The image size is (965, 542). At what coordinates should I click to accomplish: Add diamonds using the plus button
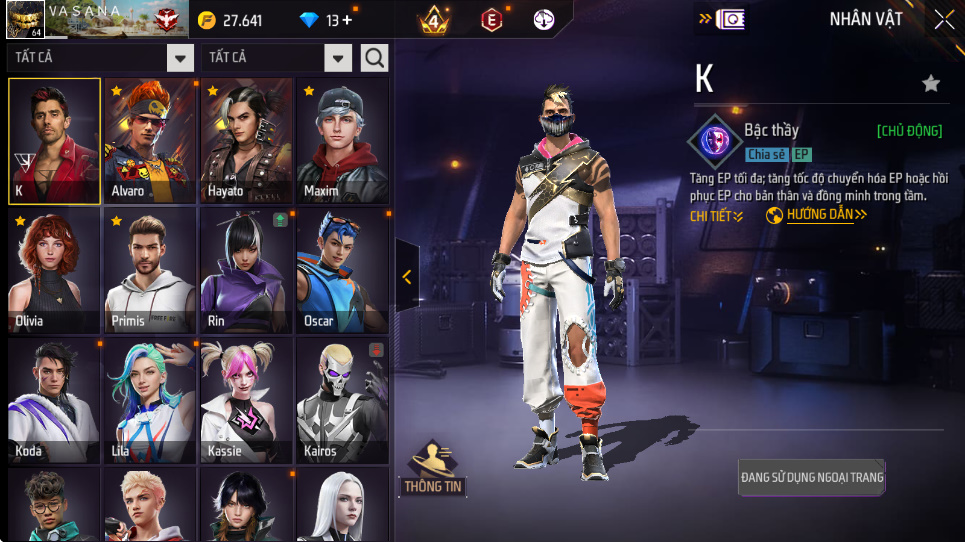(346, 20)
